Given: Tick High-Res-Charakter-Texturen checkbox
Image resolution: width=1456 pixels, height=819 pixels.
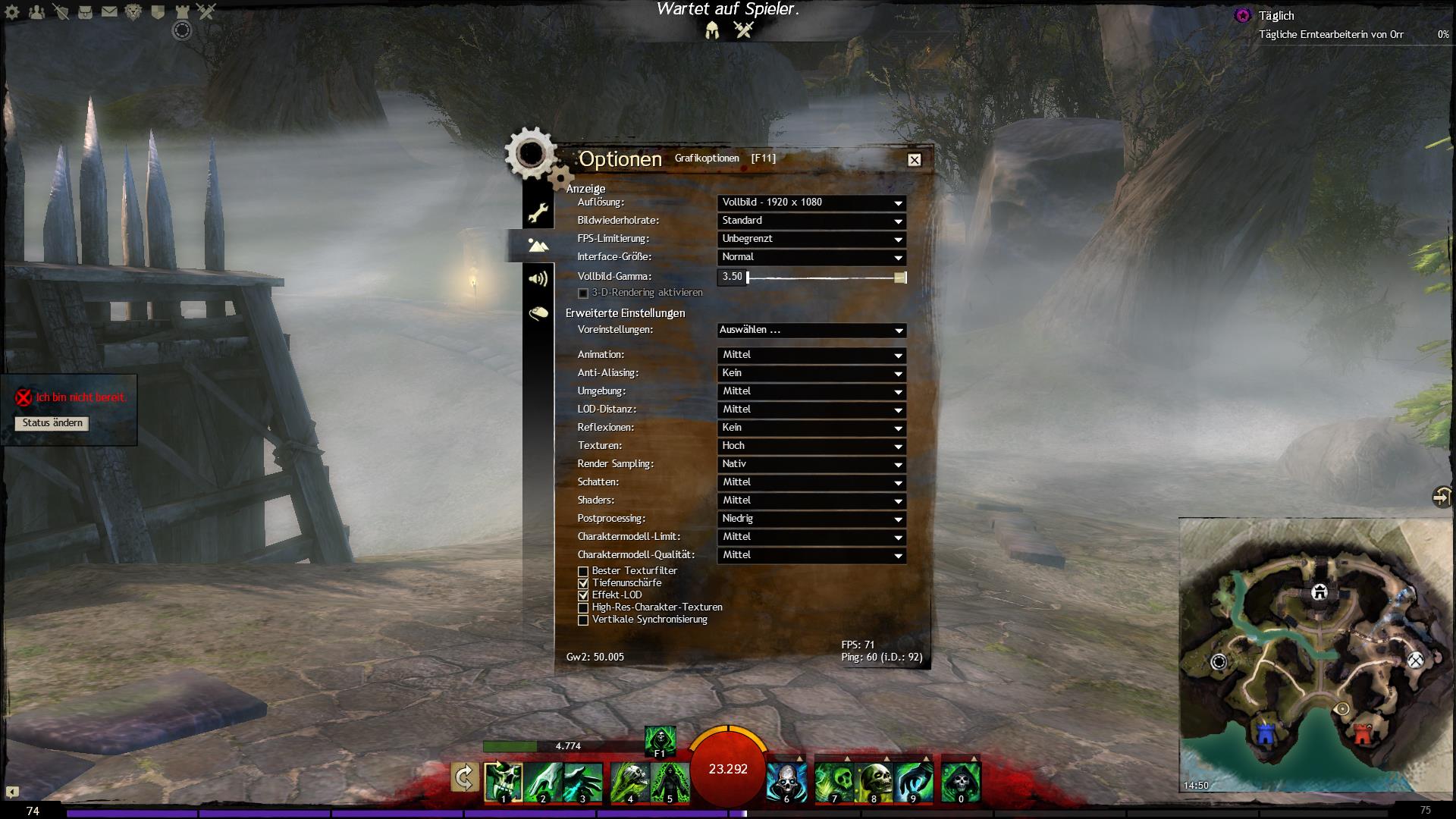Looking at the screenshot, I should (x=583, y=607).
